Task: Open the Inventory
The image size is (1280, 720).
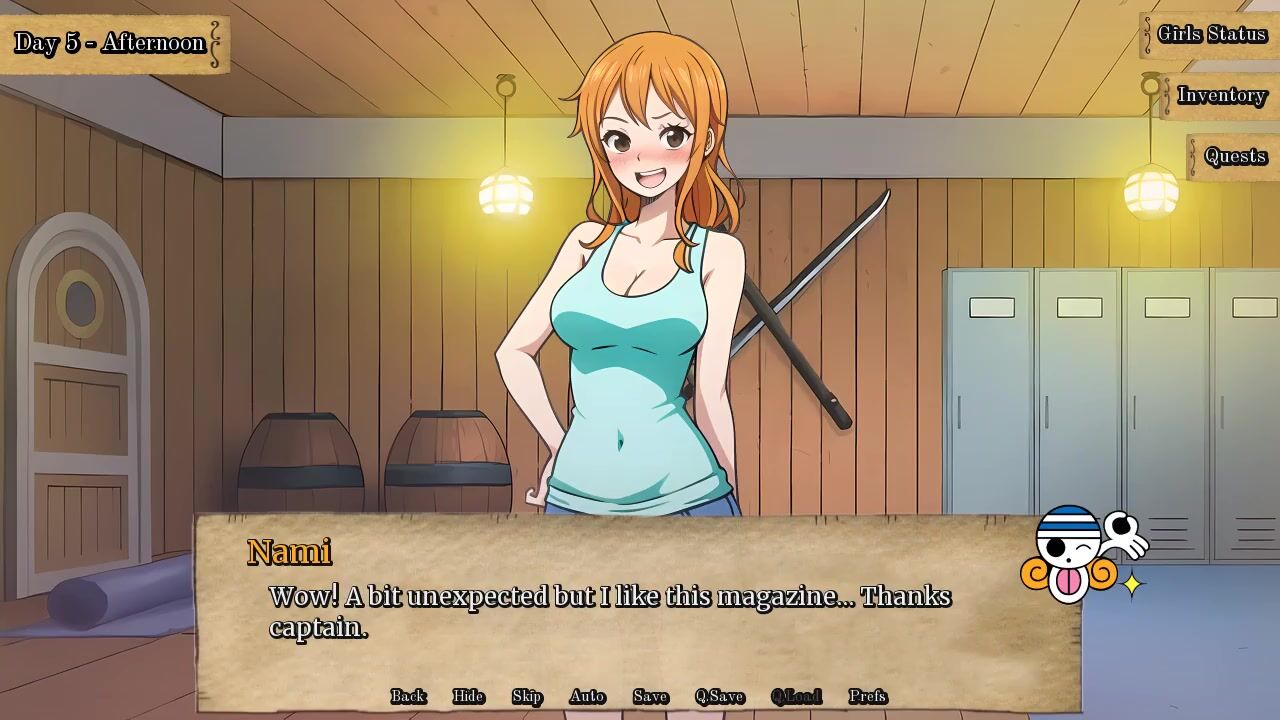Action: 1221,95
